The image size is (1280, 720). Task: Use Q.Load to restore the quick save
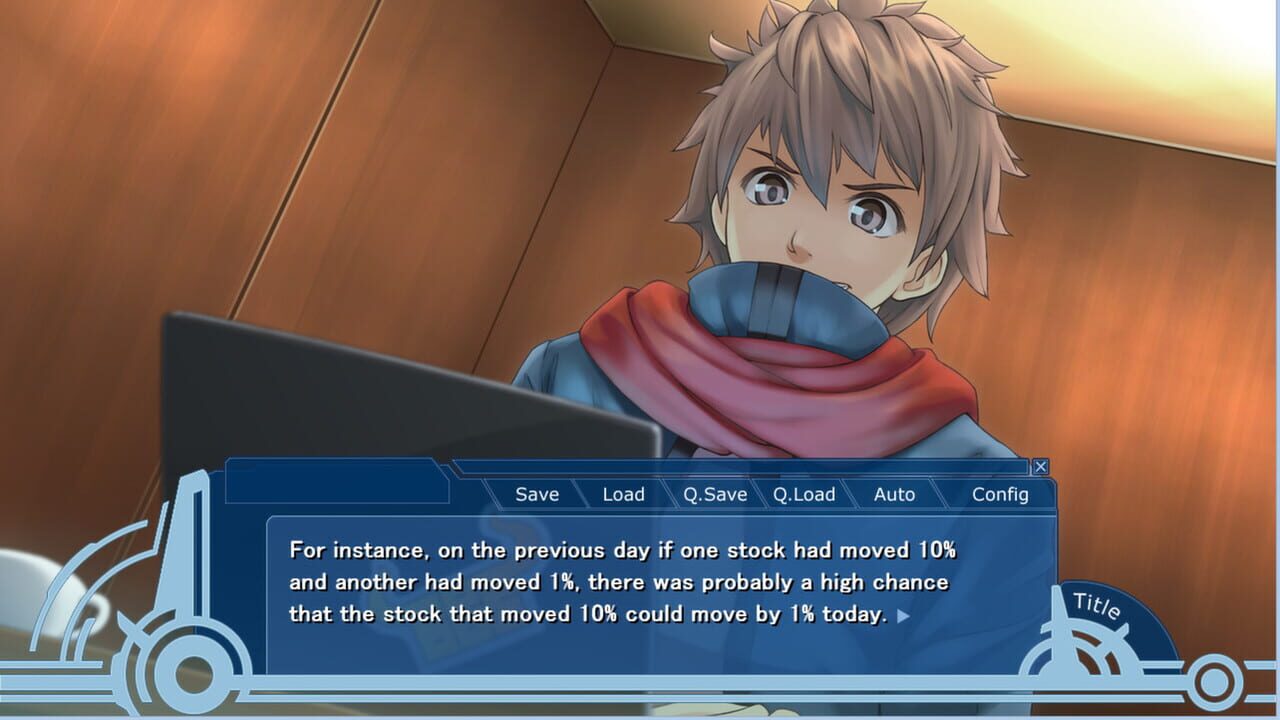[806, 494]
